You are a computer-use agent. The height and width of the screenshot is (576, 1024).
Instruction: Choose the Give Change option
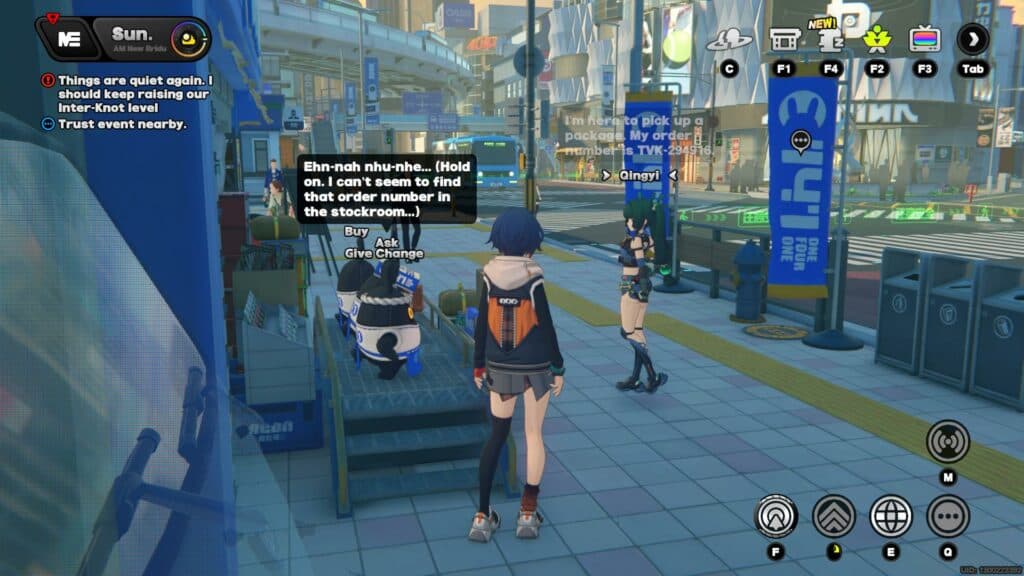[384, 254]
